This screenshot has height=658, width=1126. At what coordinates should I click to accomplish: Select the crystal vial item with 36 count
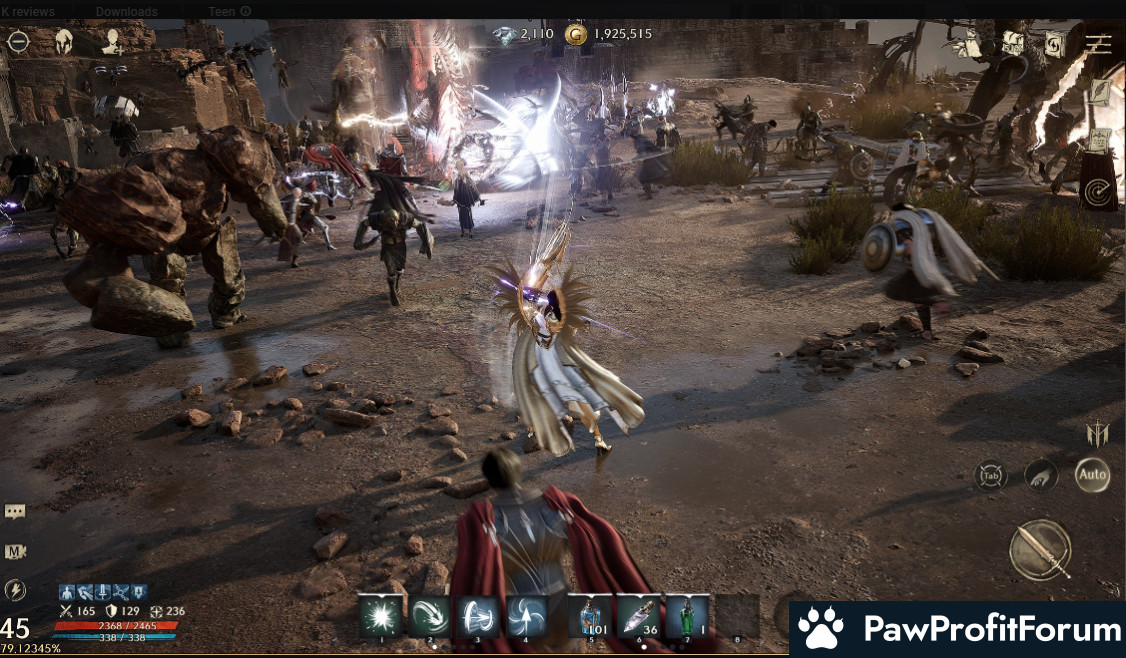638,616
